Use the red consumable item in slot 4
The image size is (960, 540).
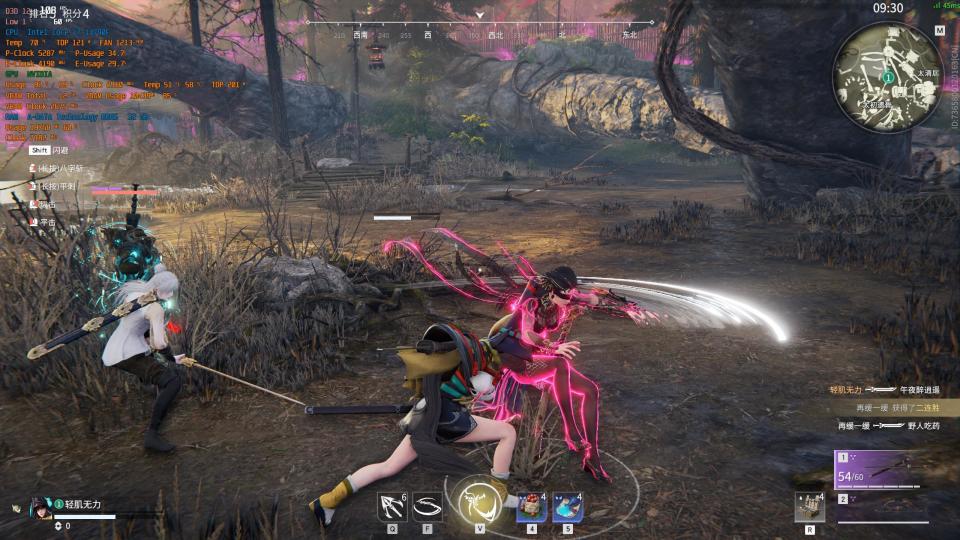(531, 506)
